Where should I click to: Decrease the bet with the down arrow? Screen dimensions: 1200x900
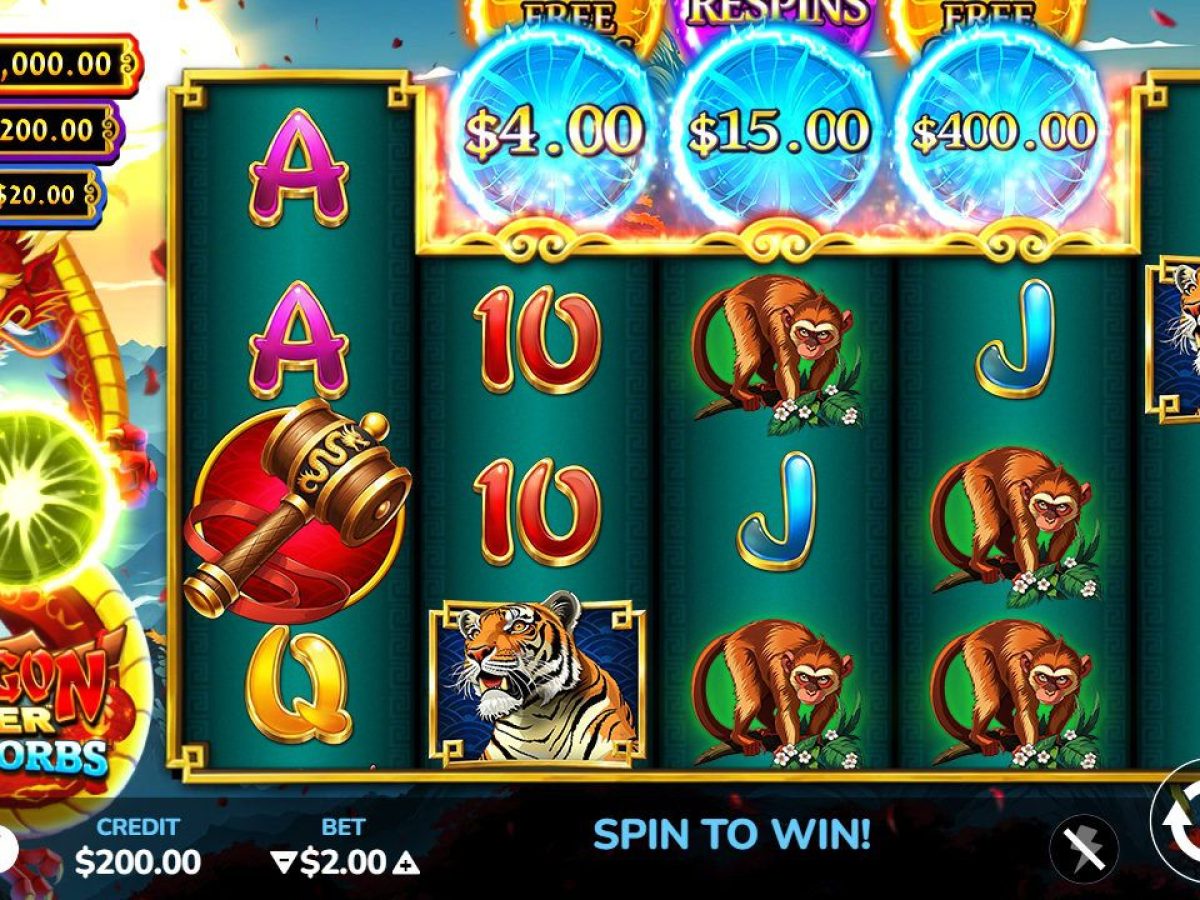pyautogui.click(x=284, y=863)
